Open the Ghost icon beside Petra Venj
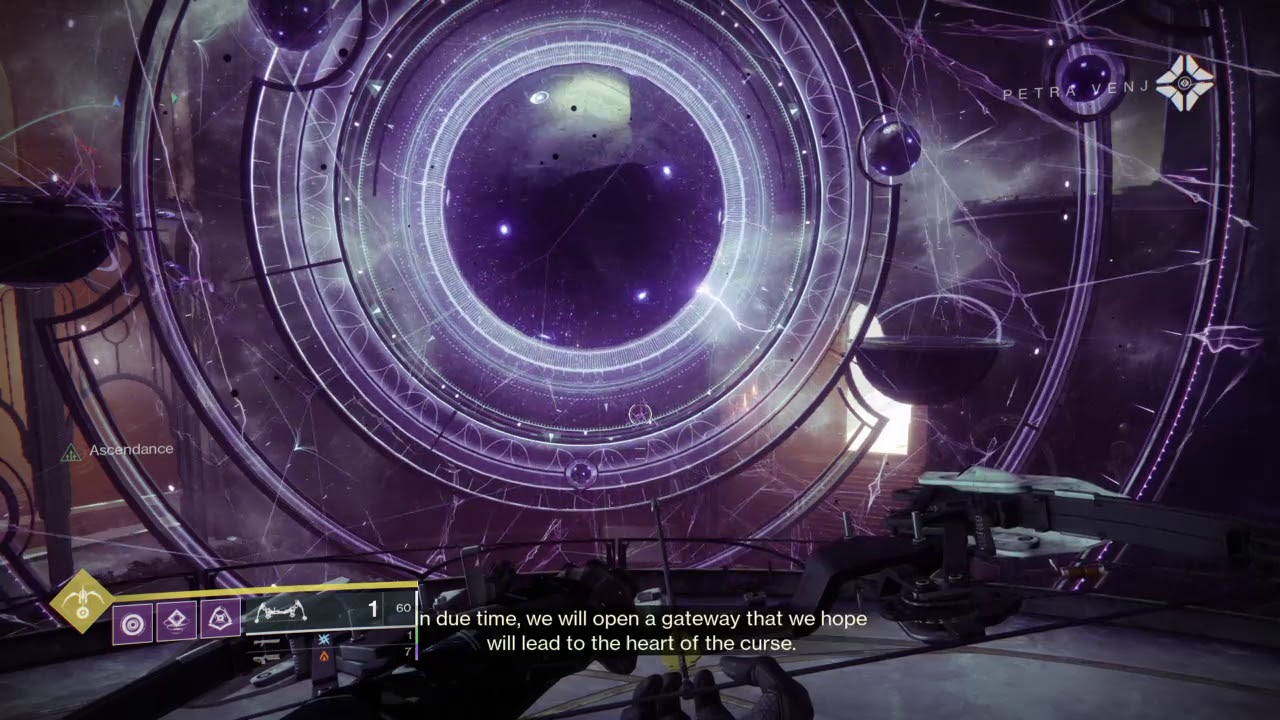 click(1184, 84)
